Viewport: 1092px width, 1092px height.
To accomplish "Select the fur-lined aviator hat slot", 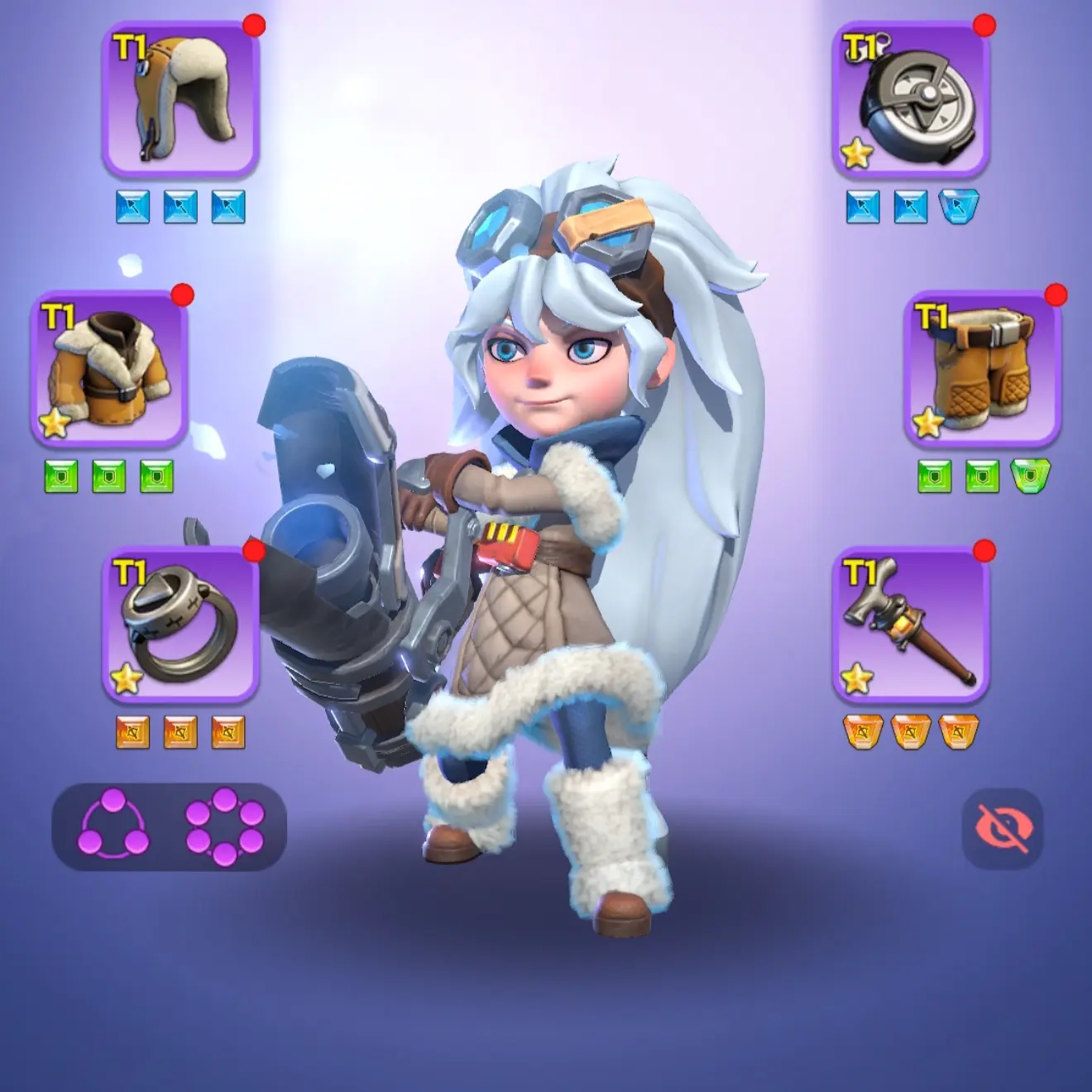I will [x=181, y=99].
